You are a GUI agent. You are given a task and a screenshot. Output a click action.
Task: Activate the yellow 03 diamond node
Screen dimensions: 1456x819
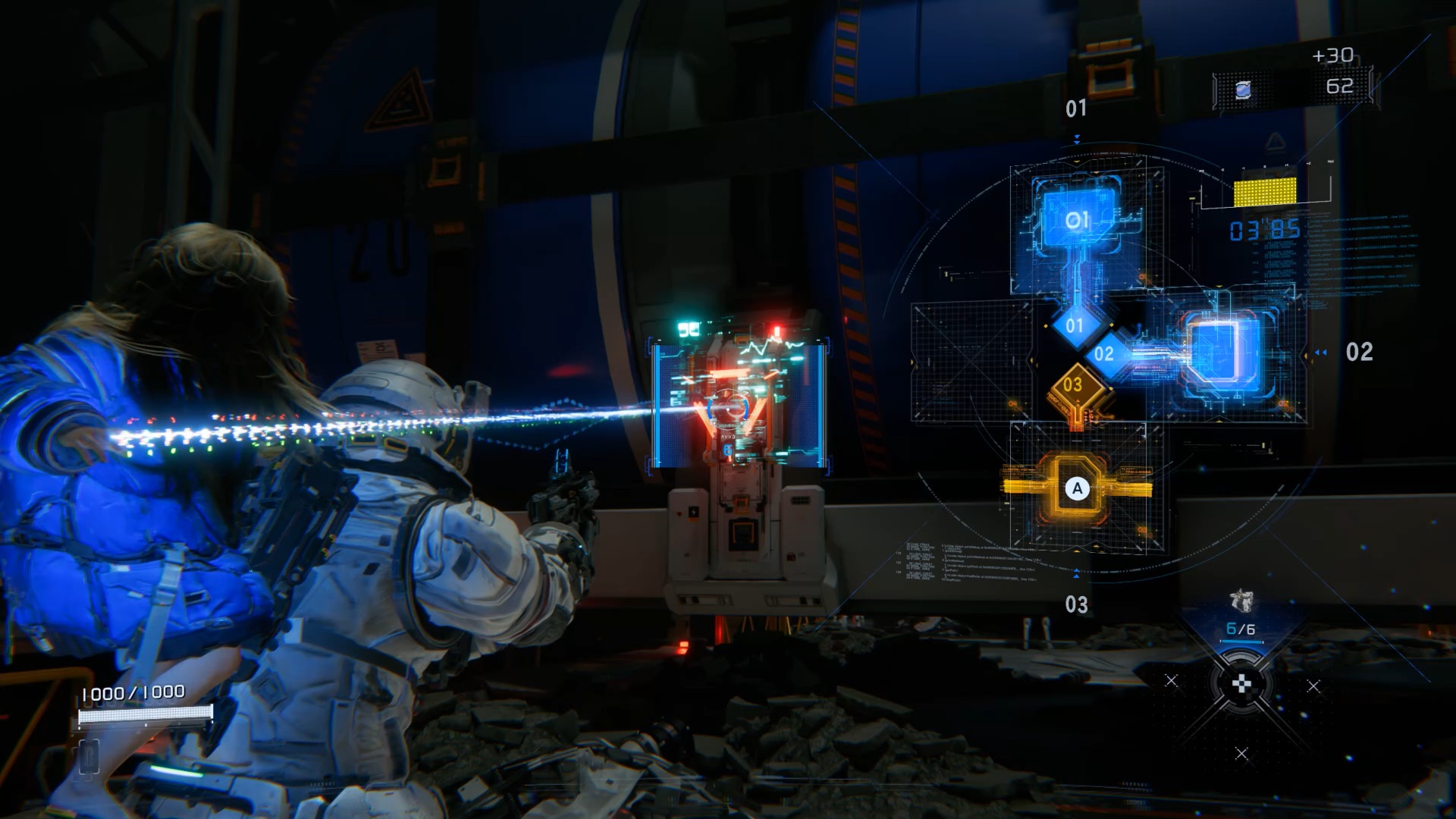pos(1073,384)
